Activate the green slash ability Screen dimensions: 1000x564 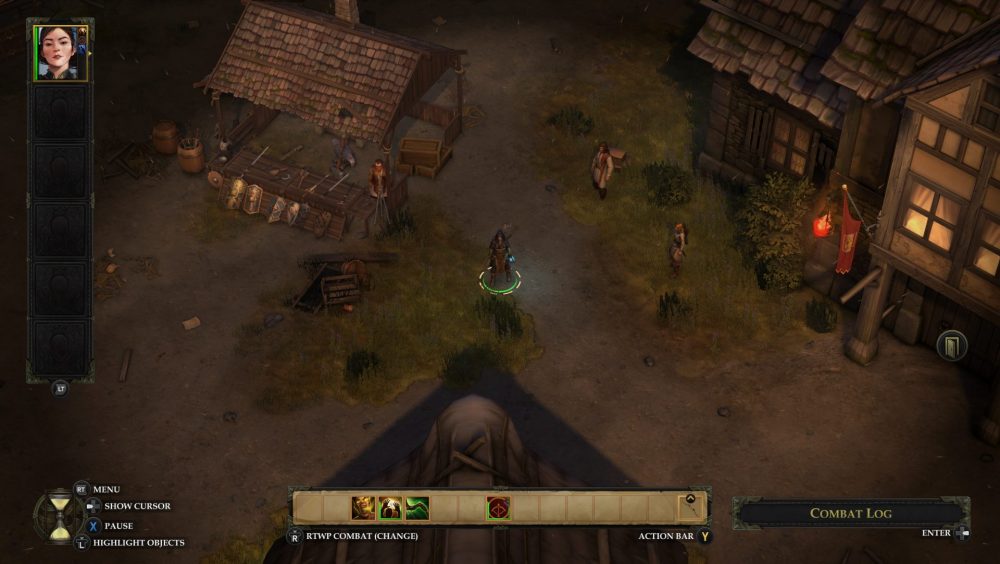[417, 508]
